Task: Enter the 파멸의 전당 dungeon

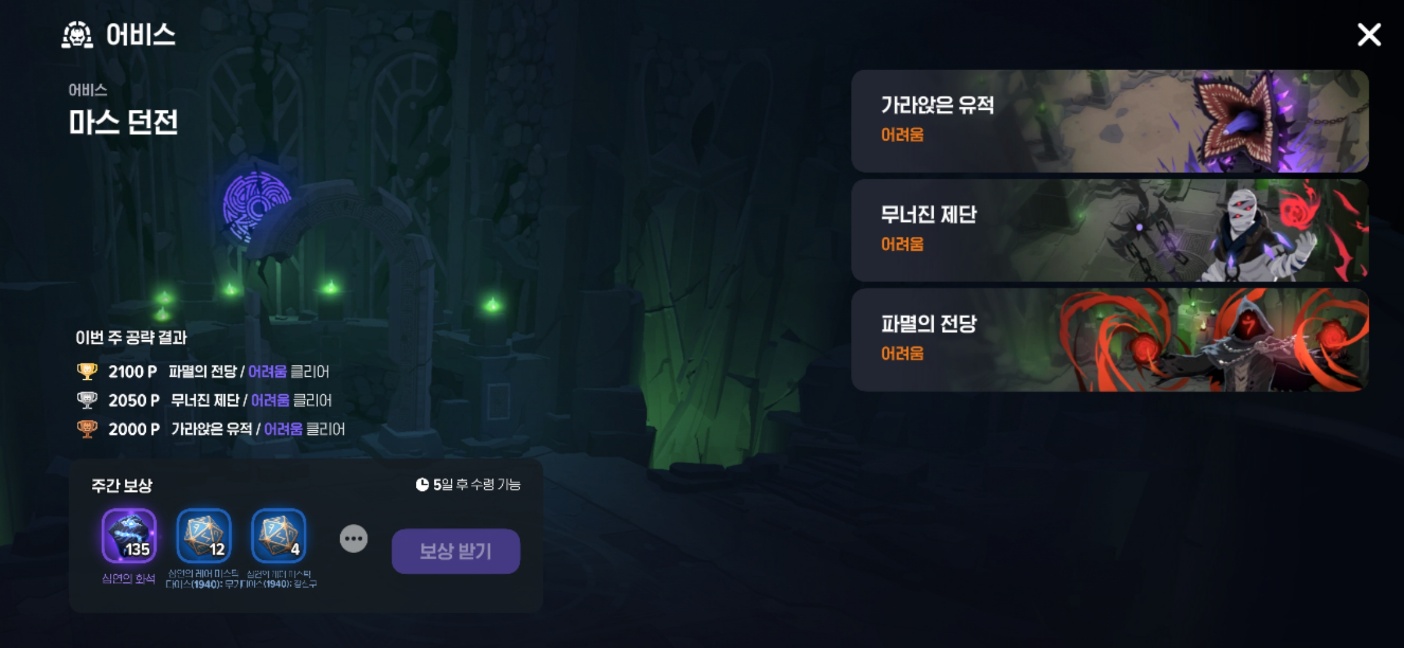Action: pos(1109,340)
